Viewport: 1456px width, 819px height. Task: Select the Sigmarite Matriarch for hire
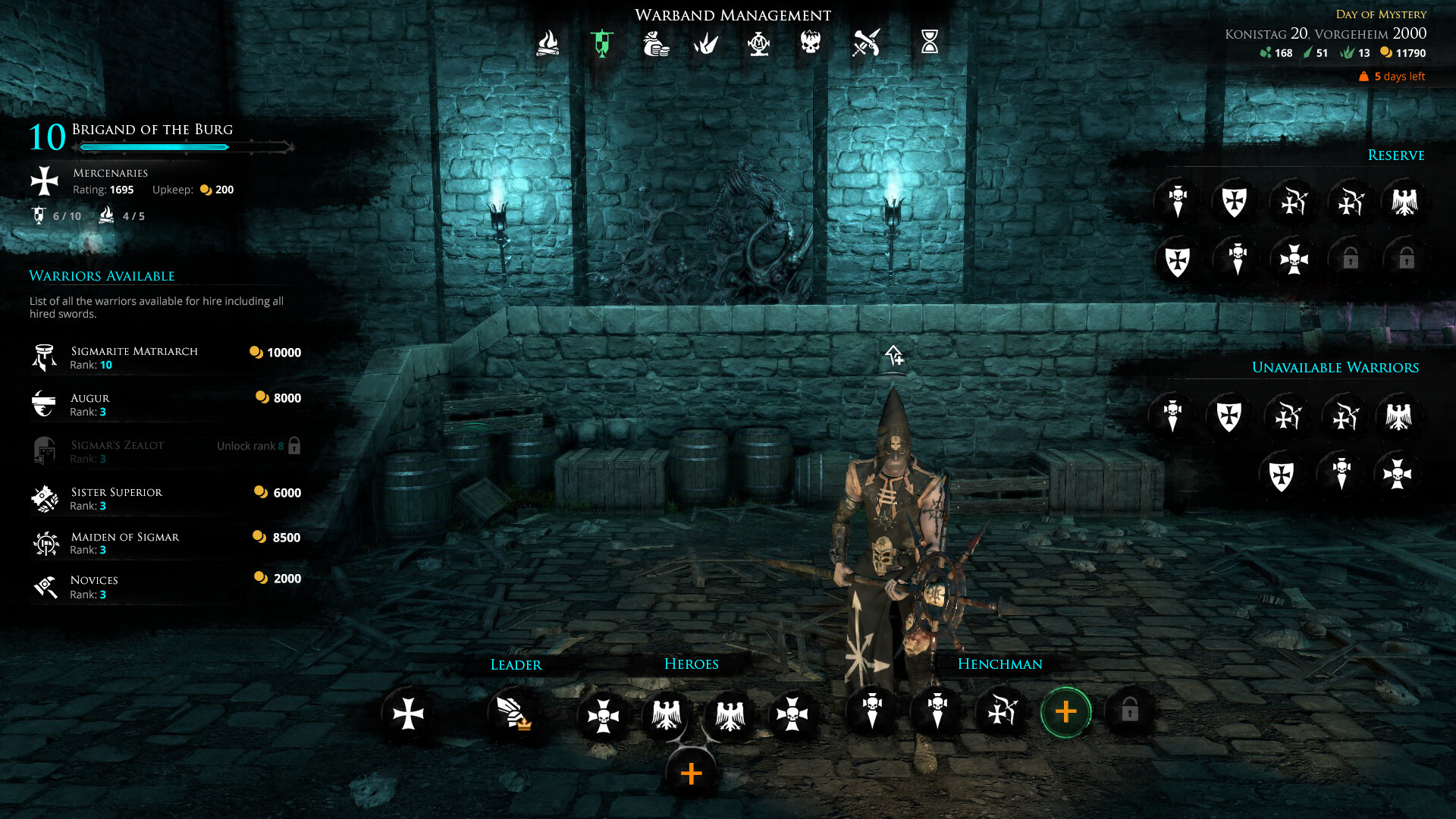click(165, 357)
